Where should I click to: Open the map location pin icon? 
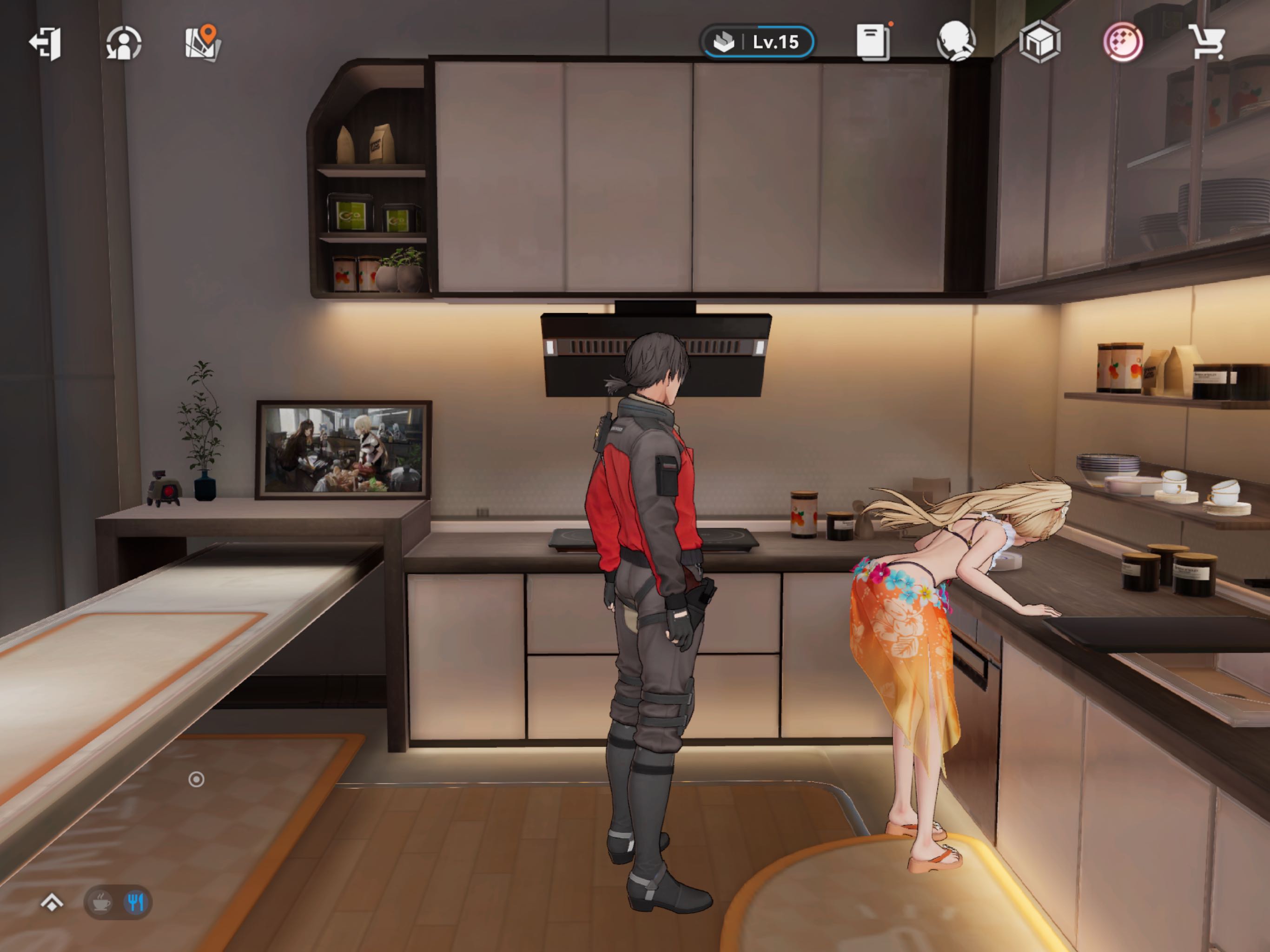tap(203, 42)
